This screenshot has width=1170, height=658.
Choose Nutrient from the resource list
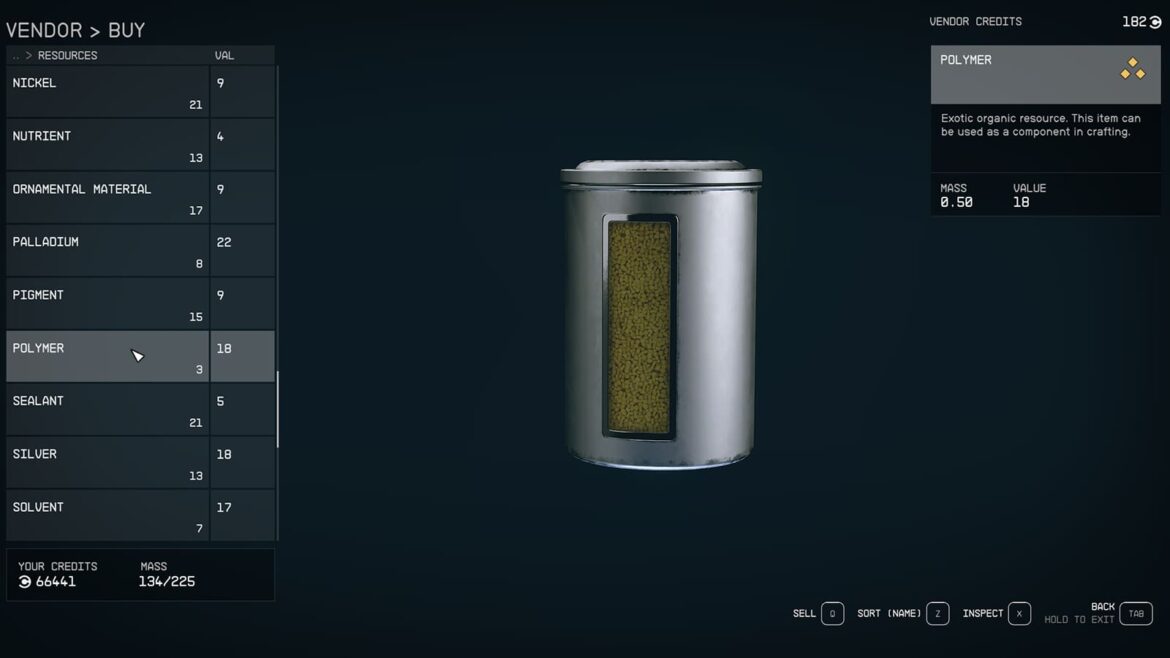coord(107,145)
